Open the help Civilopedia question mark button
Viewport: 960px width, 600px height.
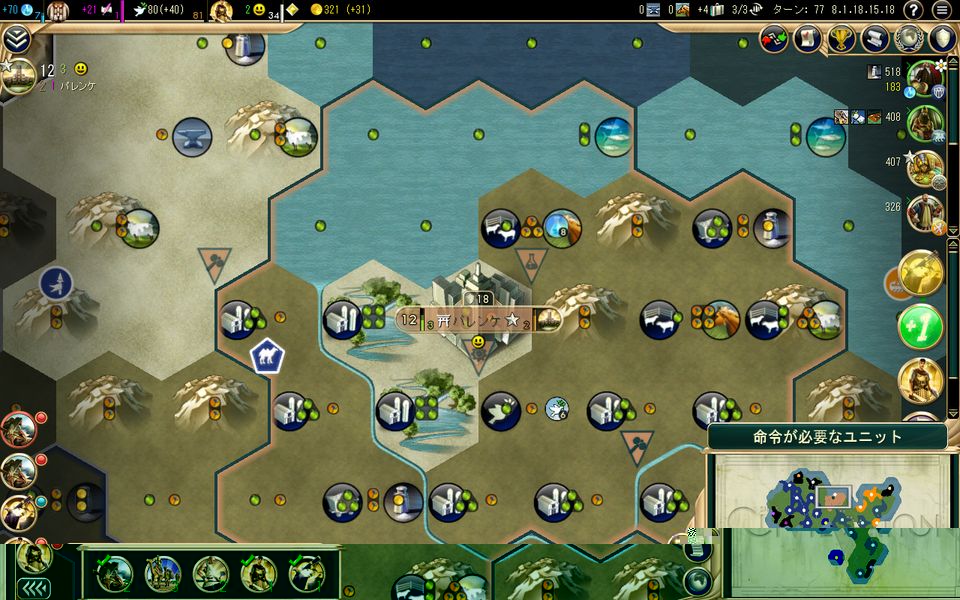coord(913,10)
